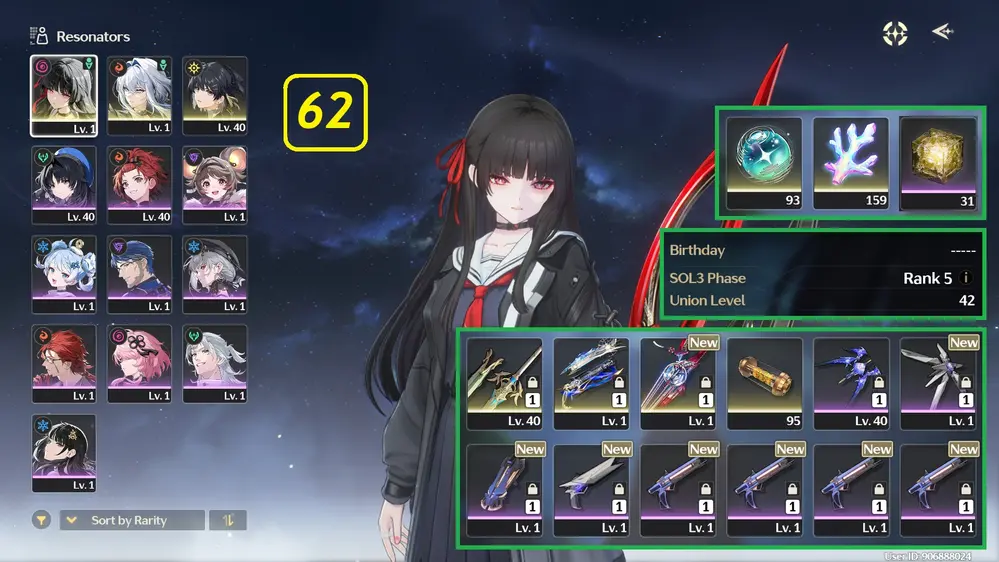The height and width of the screenshot is (562, 999).
Task: Click the back arrow in the top corner
Action: click(x=942, y=32)
